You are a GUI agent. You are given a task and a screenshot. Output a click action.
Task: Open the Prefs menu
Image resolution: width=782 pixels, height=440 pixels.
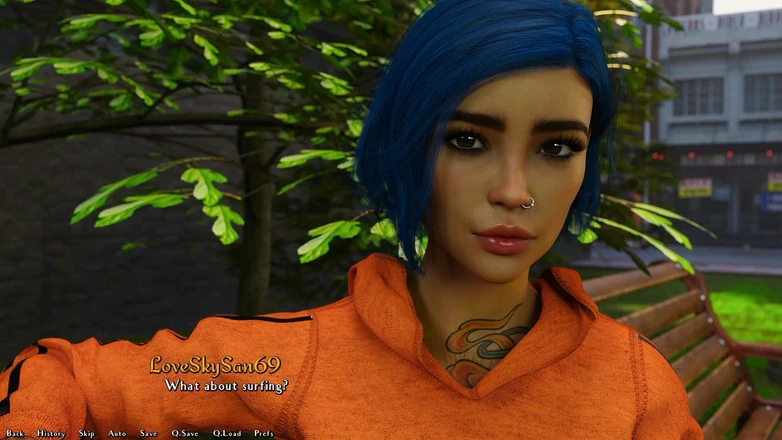pos(264,433)
